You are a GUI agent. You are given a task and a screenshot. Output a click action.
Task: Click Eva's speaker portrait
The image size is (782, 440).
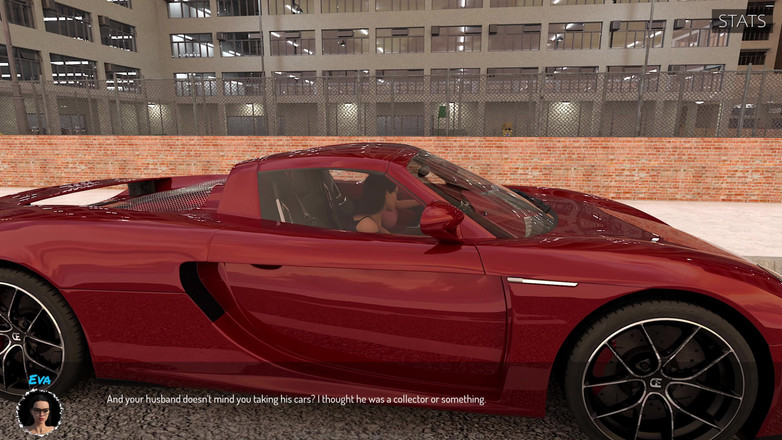pos(39,412)
